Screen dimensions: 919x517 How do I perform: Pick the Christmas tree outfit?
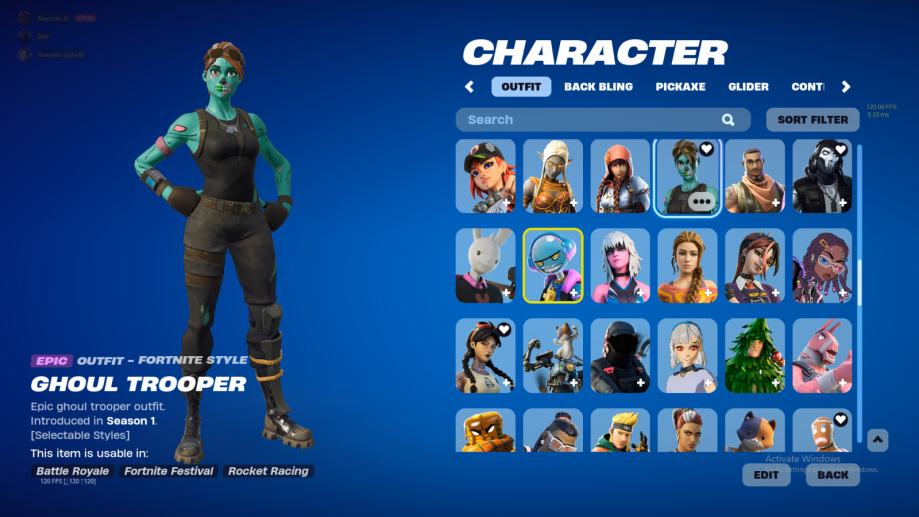755,355
